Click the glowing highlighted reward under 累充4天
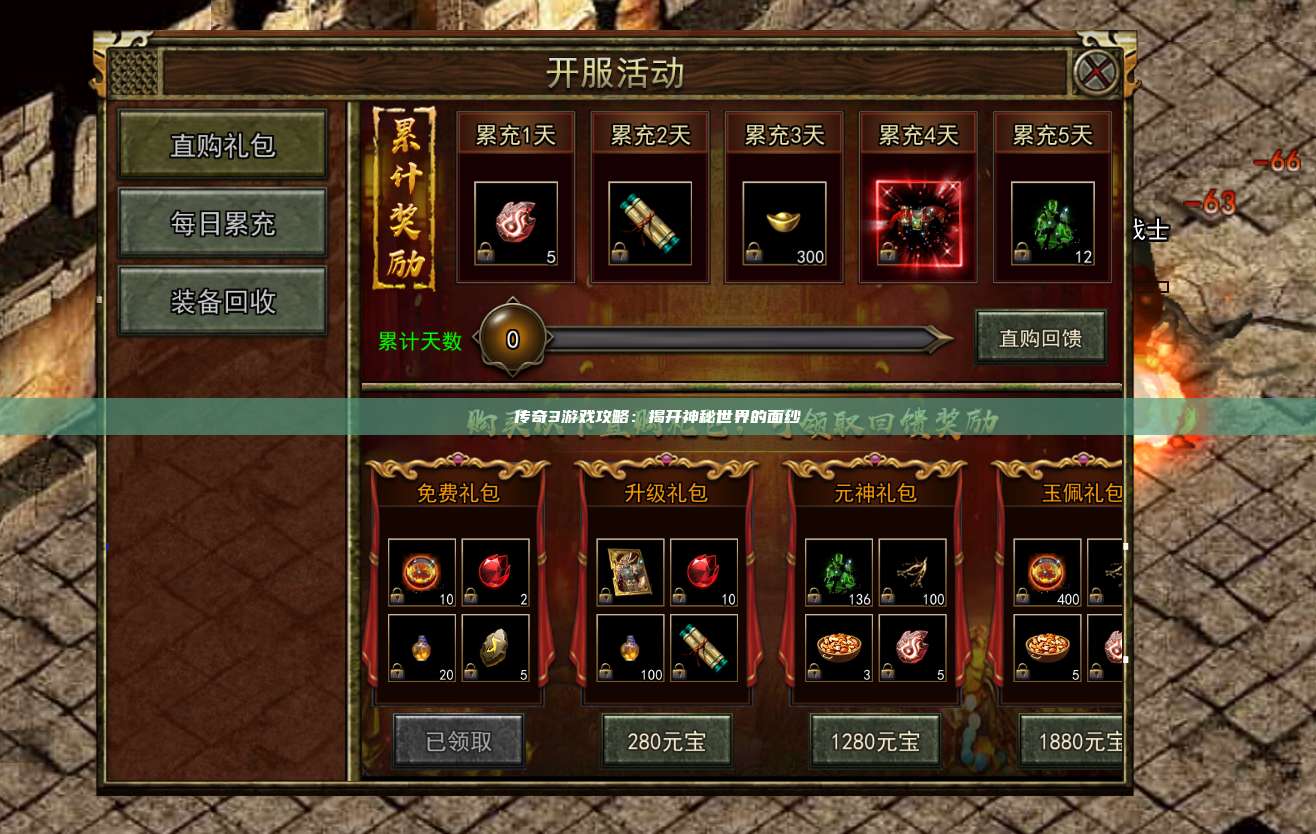The image size is (1316, 834). coord(917,222)
